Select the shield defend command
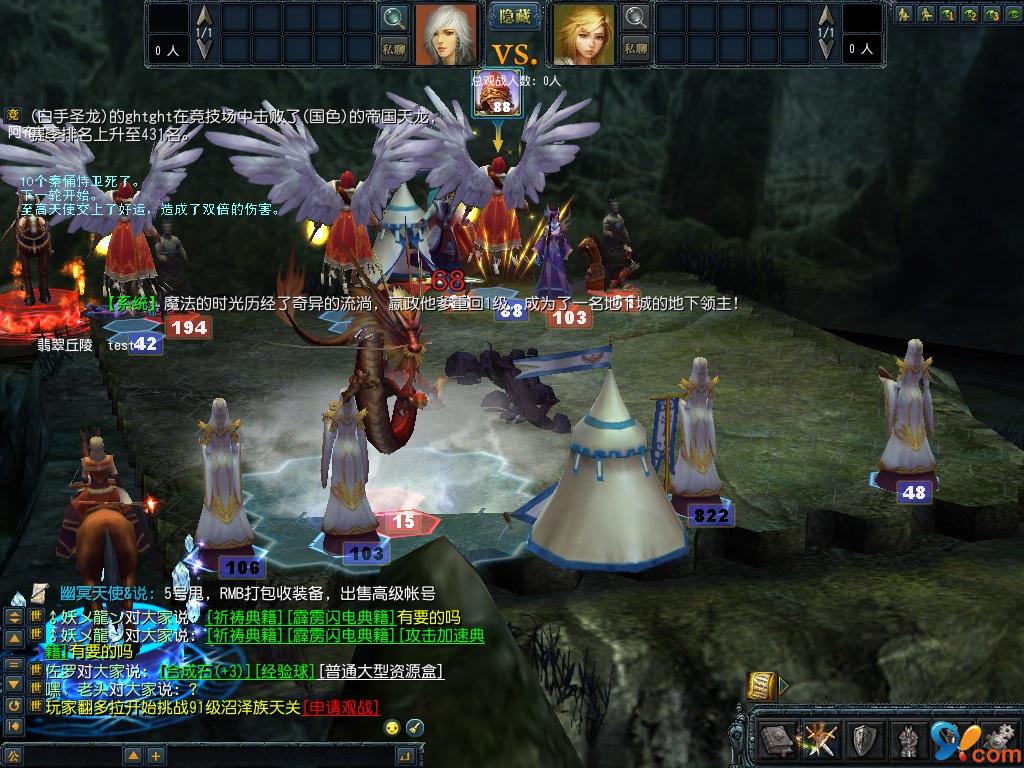This screenshot has height=768, width=1024. click(864, 740)
